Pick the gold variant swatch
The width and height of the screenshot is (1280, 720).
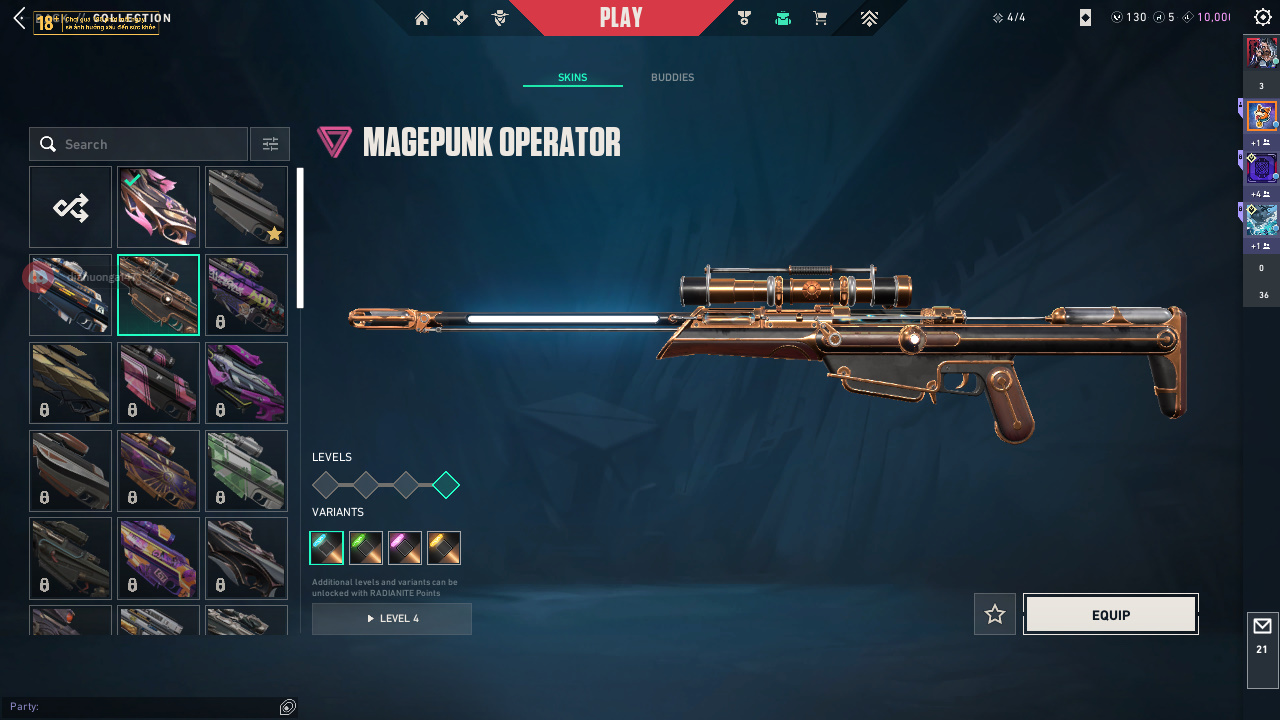coord(444,548)
